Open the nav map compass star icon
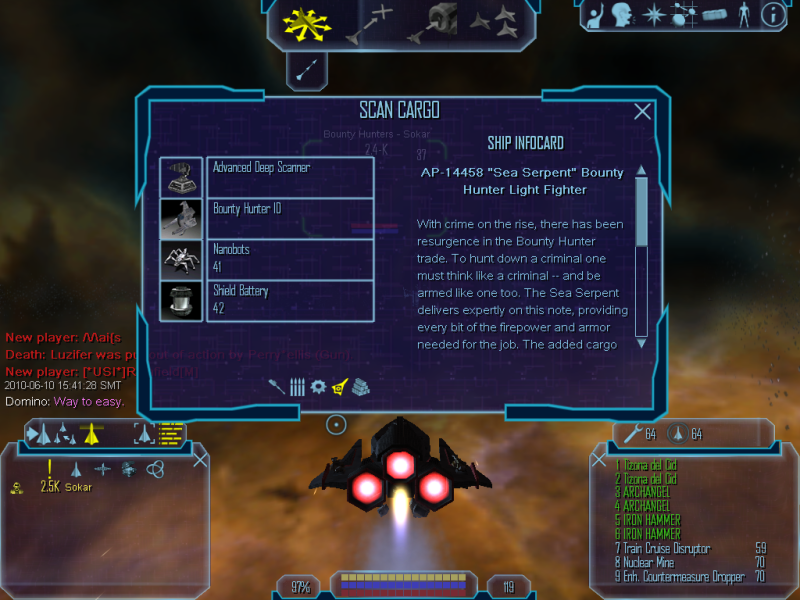 (x=653, y=14)
